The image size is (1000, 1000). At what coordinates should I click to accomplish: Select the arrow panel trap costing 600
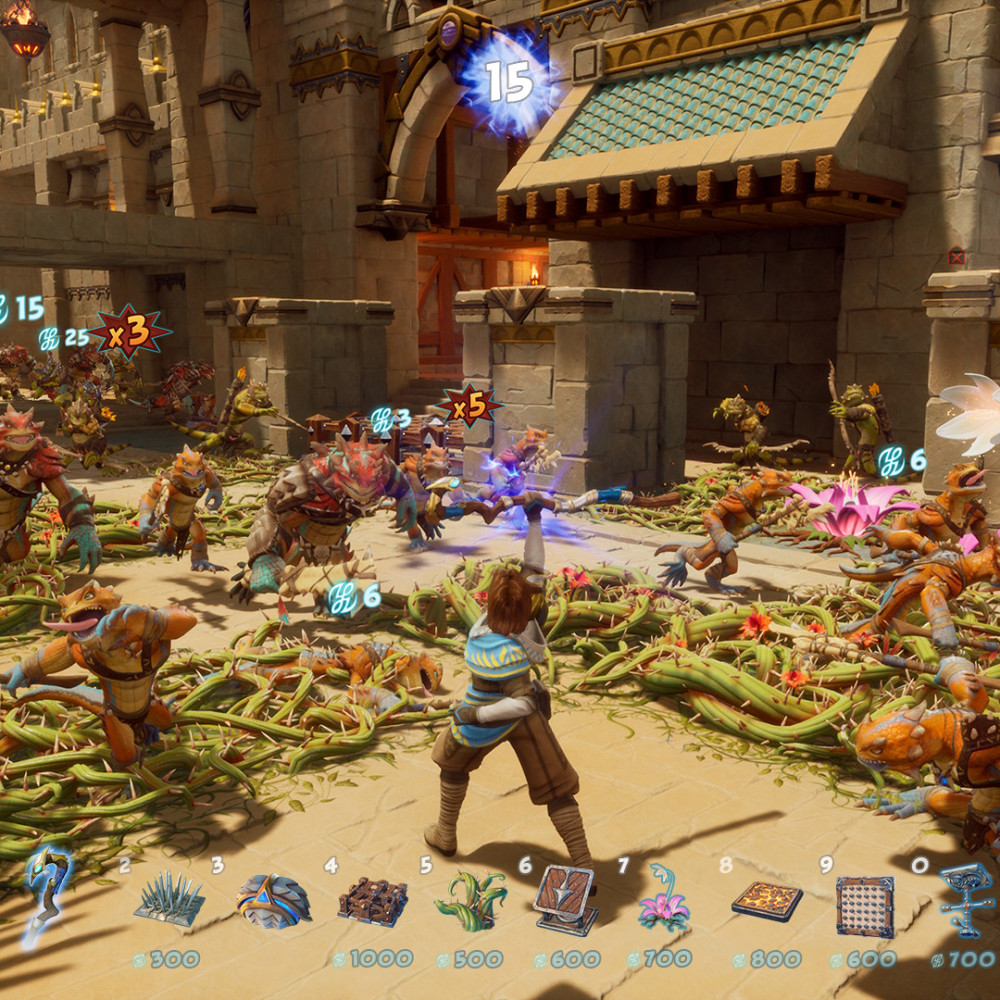point(567,900)
